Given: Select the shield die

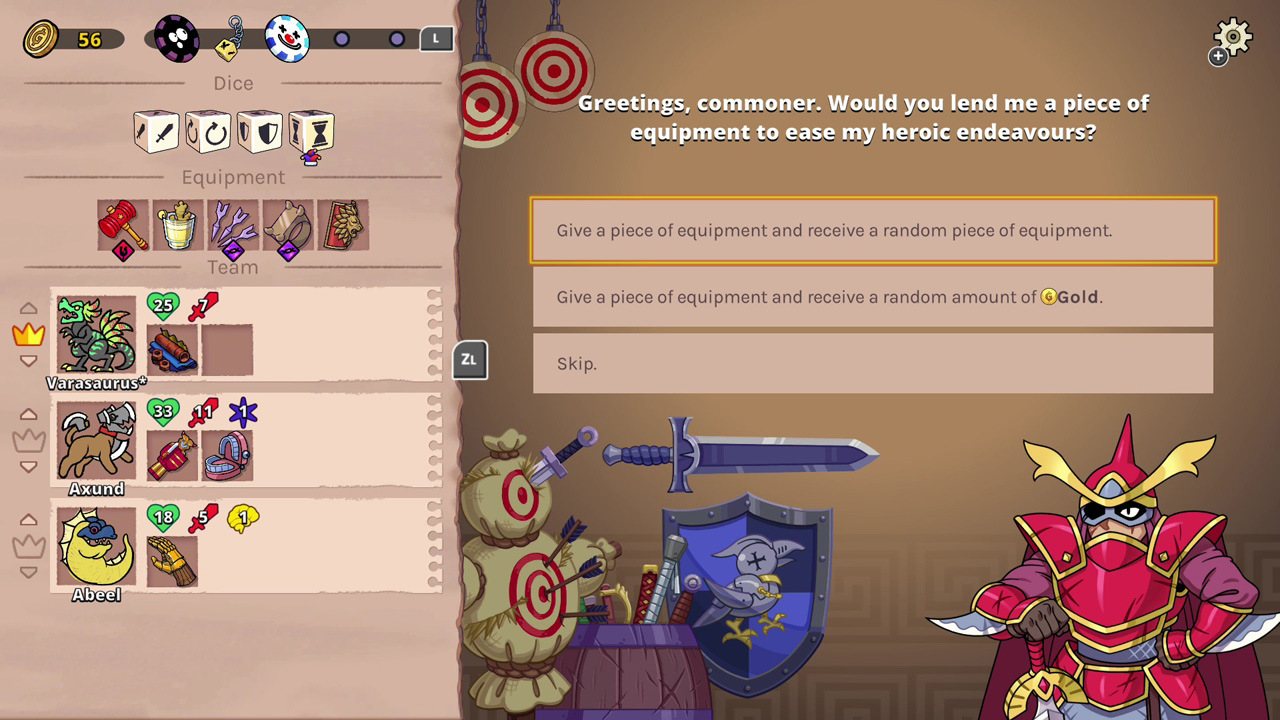Looking at the screenshot, I should (x=259, y=131).
